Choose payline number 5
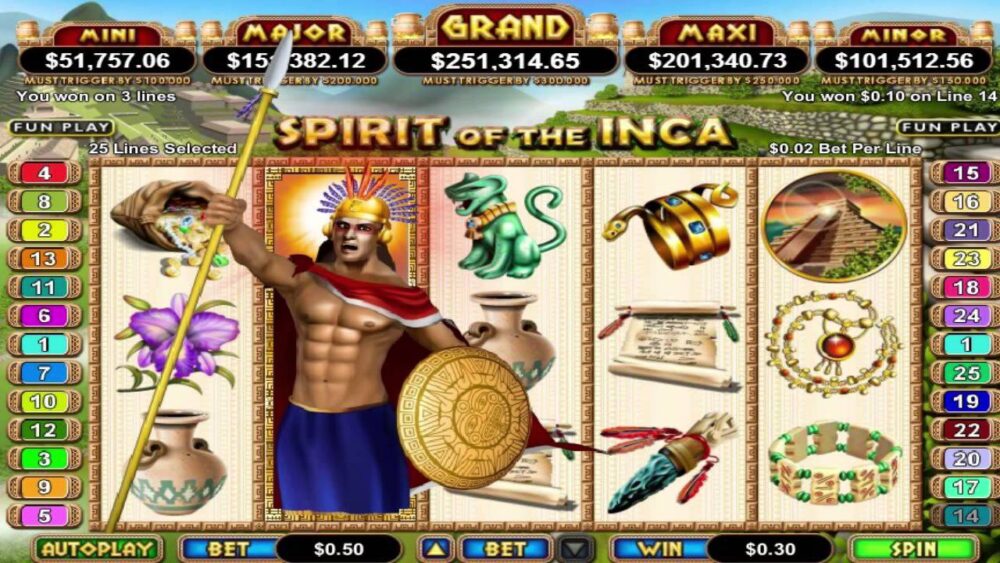Viewport: 1000px width, 563px height. [44, 516]
